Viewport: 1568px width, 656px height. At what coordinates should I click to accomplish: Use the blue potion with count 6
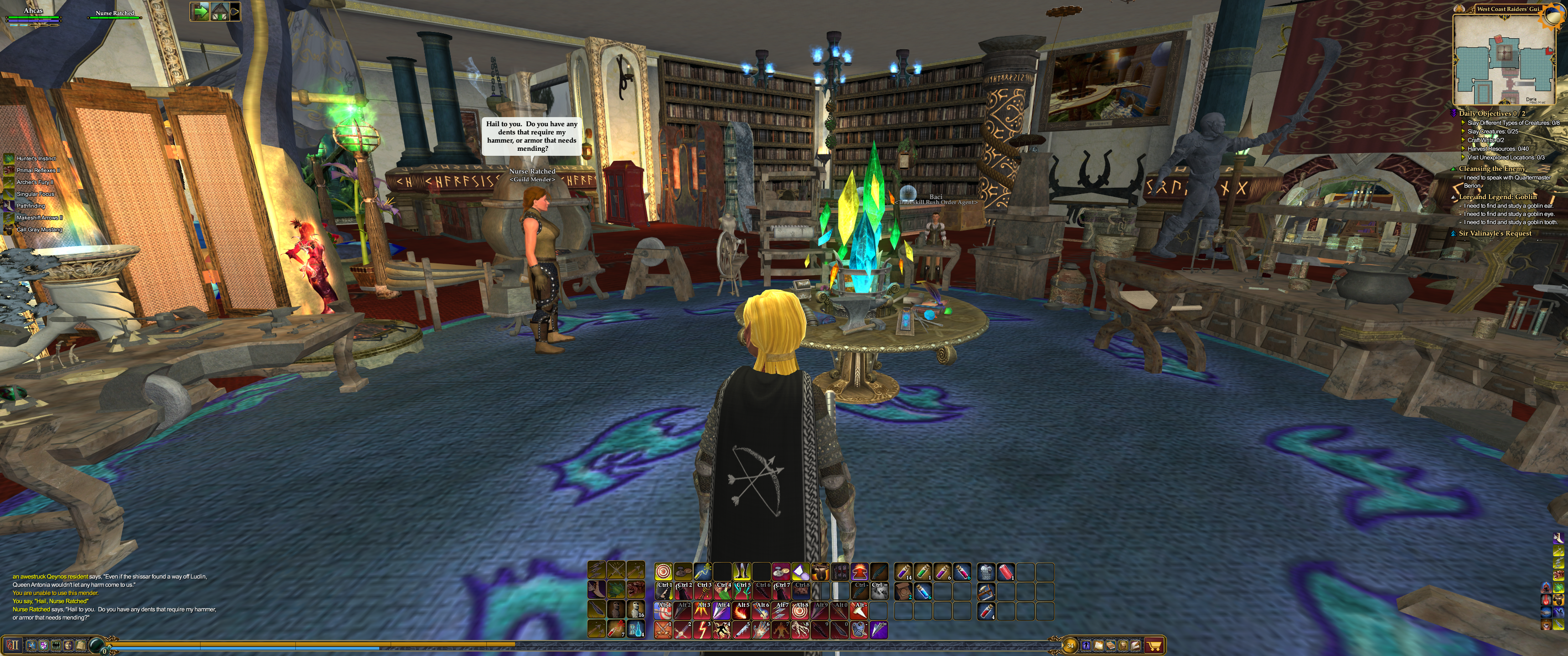[x=923, y=591]
